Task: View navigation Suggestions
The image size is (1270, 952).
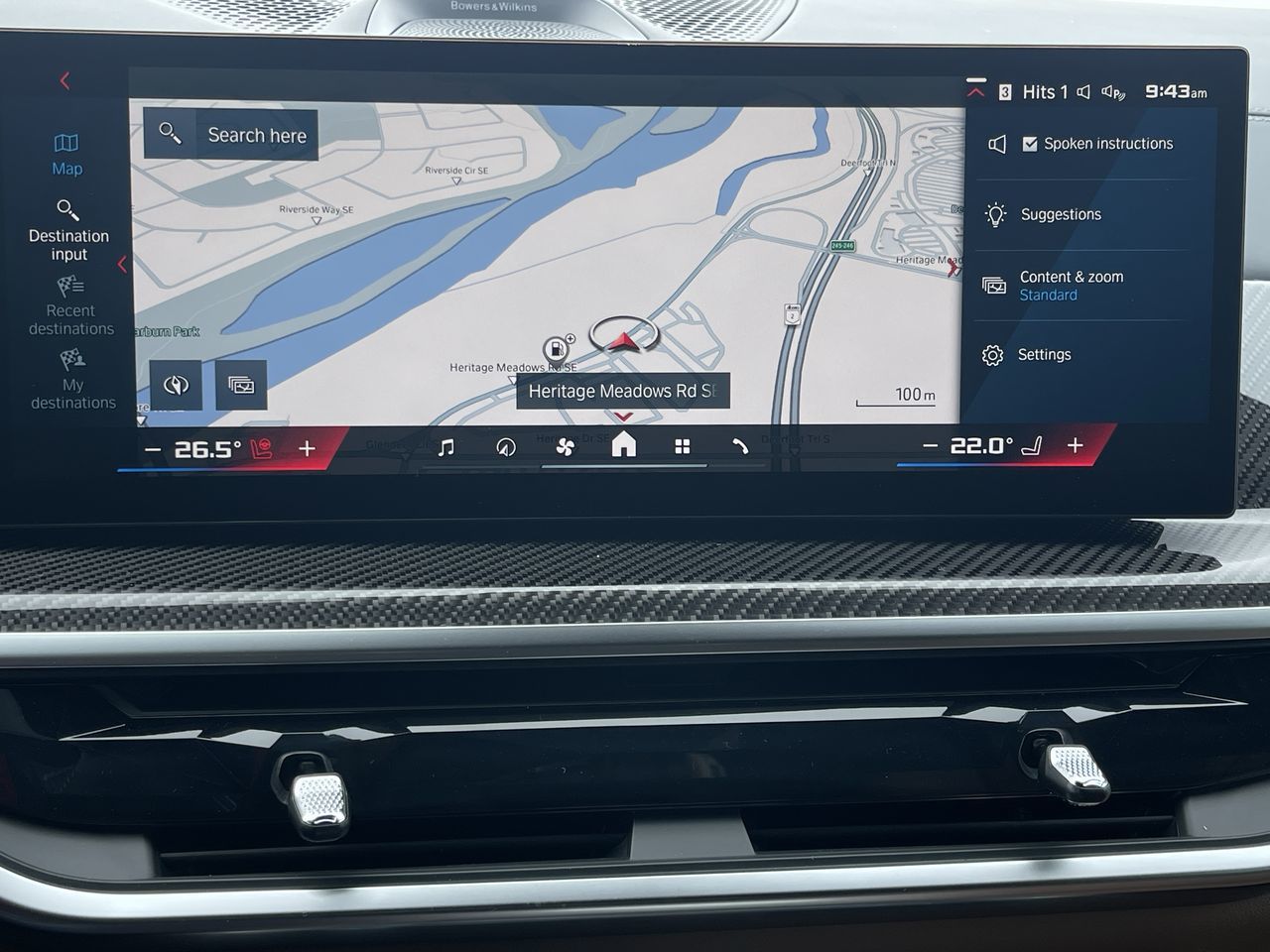Action: pos(1061,214)
